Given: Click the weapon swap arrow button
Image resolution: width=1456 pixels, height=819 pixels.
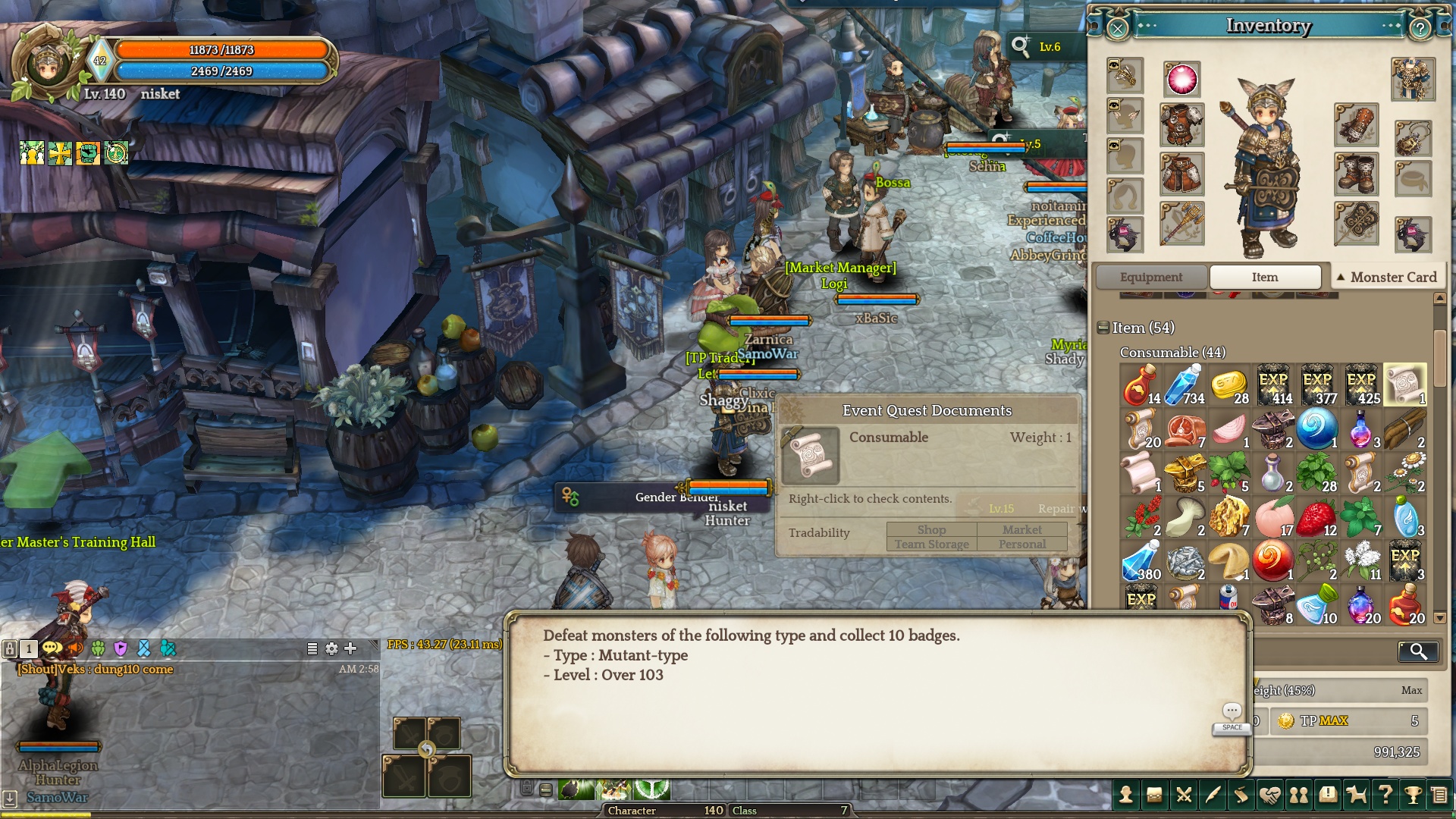Looking at the screenshot, I should click(427, 750).
